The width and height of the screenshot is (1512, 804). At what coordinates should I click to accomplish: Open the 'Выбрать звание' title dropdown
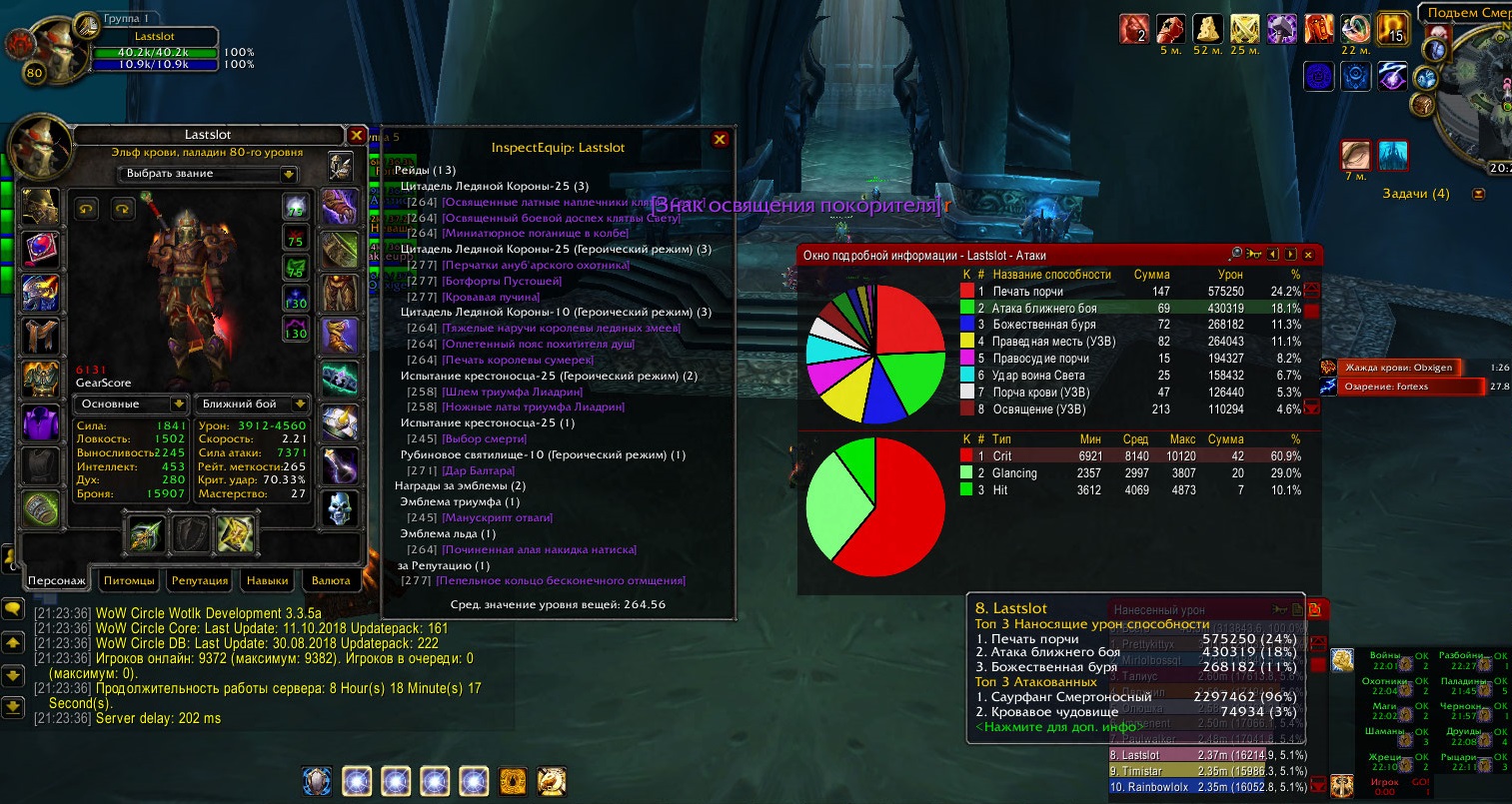pyautogui.click(x=209, y=174)
